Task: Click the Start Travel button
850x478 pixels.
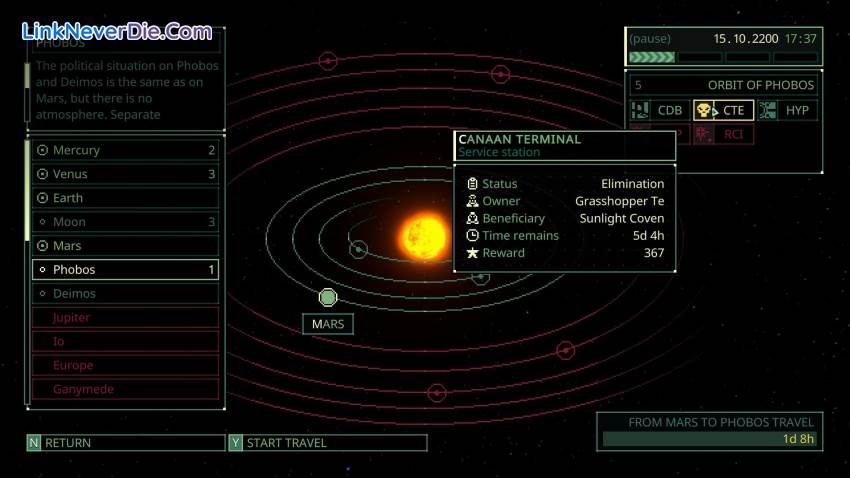Action: [x=327, y=443]
